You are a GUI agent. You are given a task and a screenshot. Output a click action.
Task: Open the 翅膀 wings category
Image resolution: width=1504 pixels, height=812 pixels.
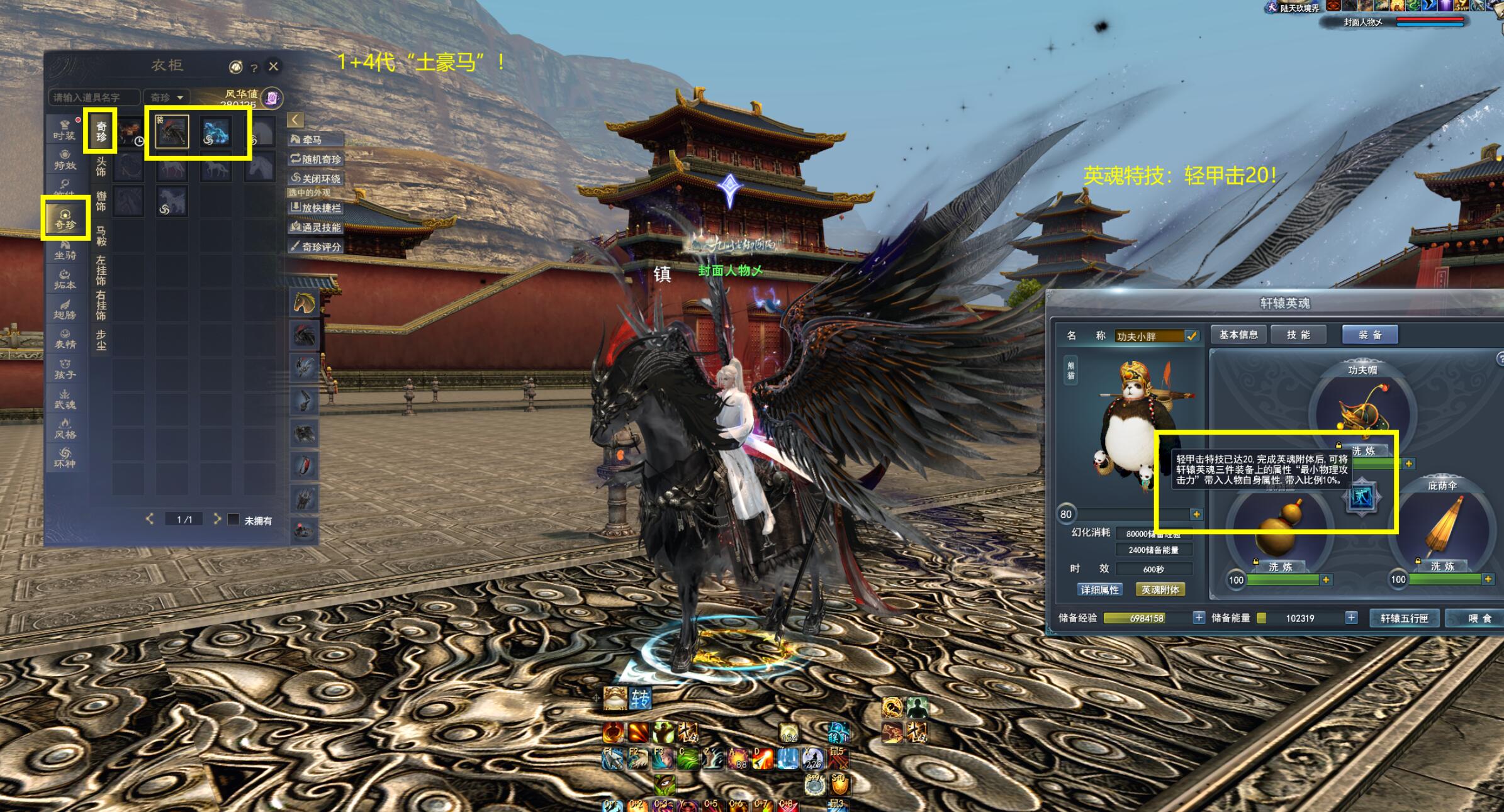coord(65,309)
